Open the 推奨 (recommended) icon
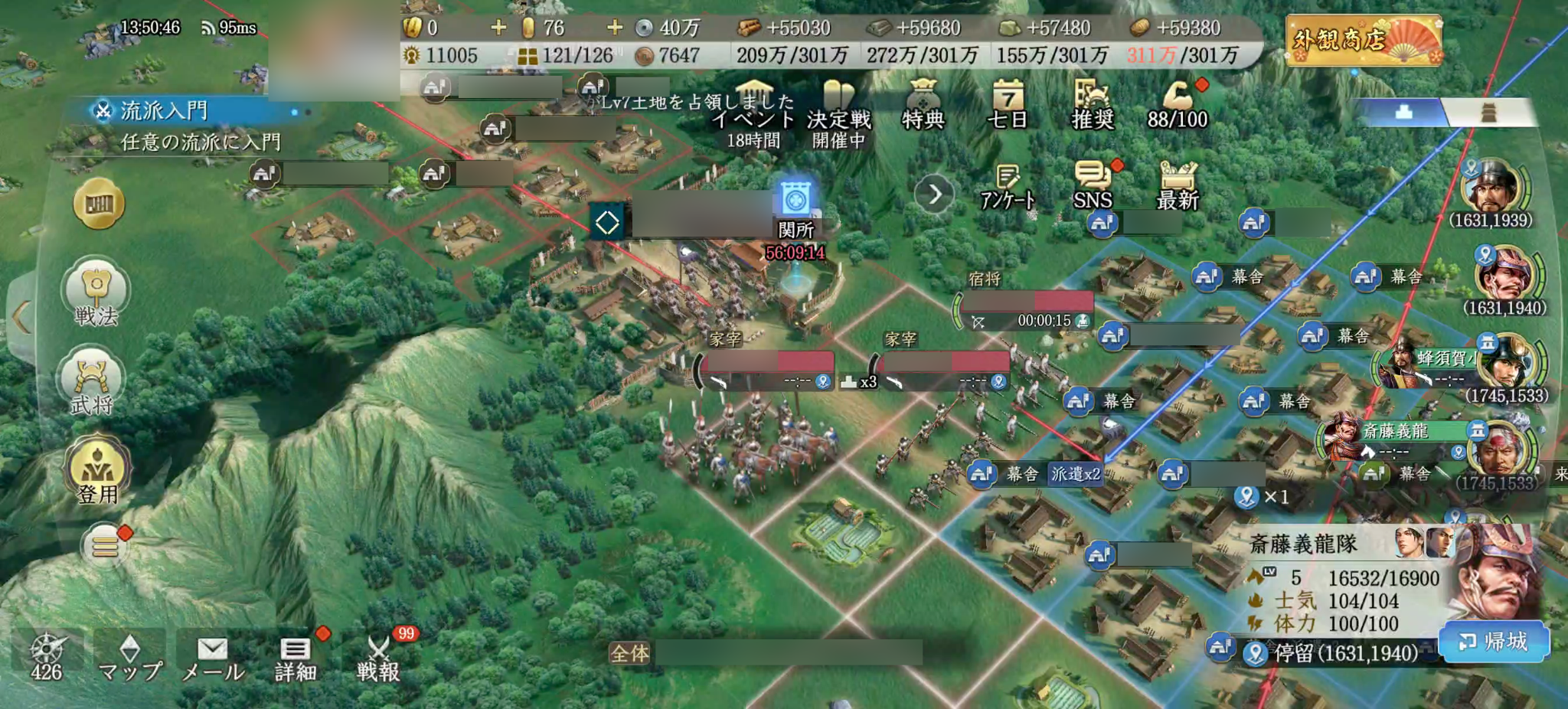This screenshot has height=709, width=1568. [x=1093, y=100]
